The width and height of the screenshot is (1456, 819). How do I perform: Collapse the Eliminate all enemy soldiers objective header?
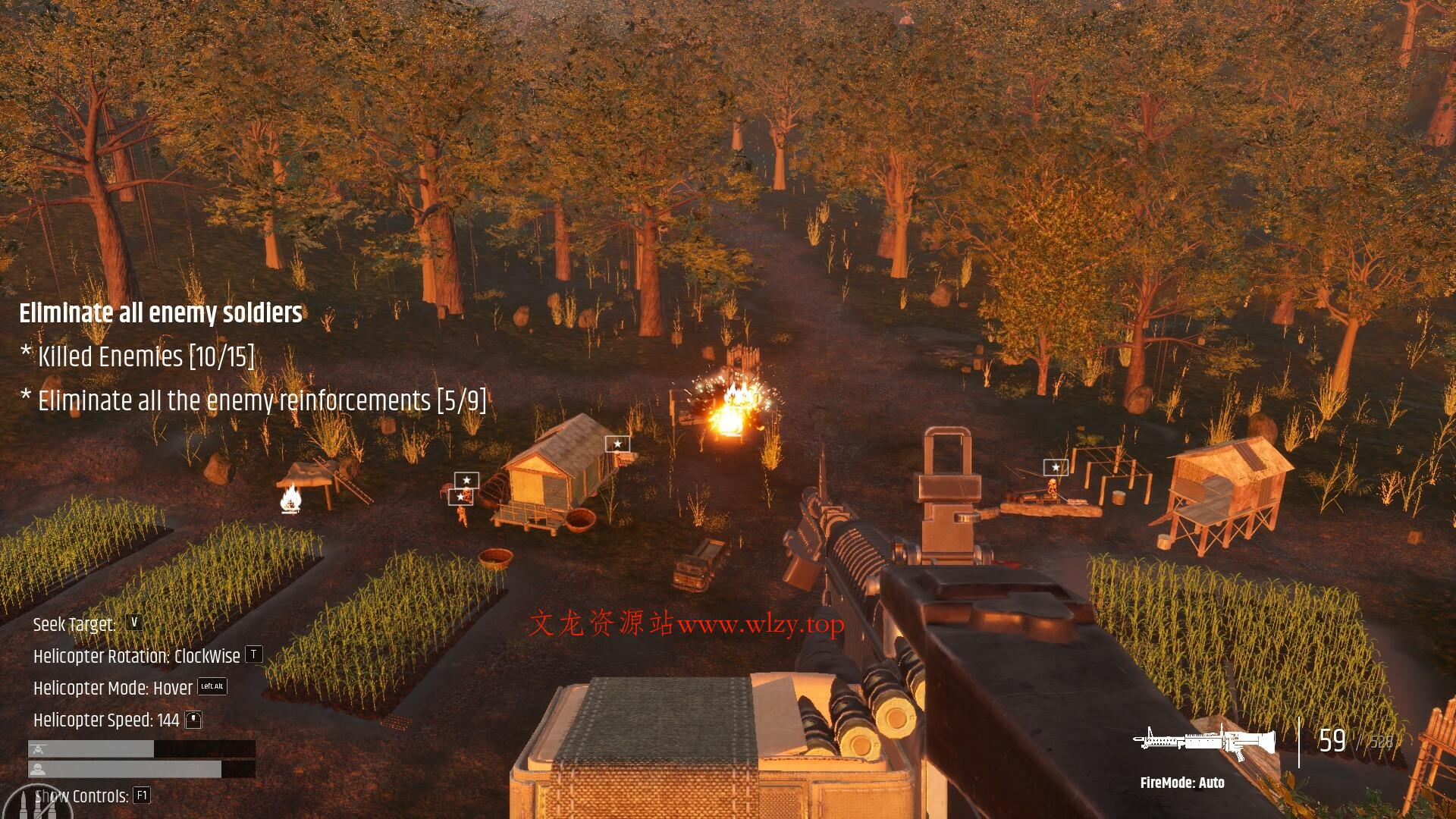[161, 312]
